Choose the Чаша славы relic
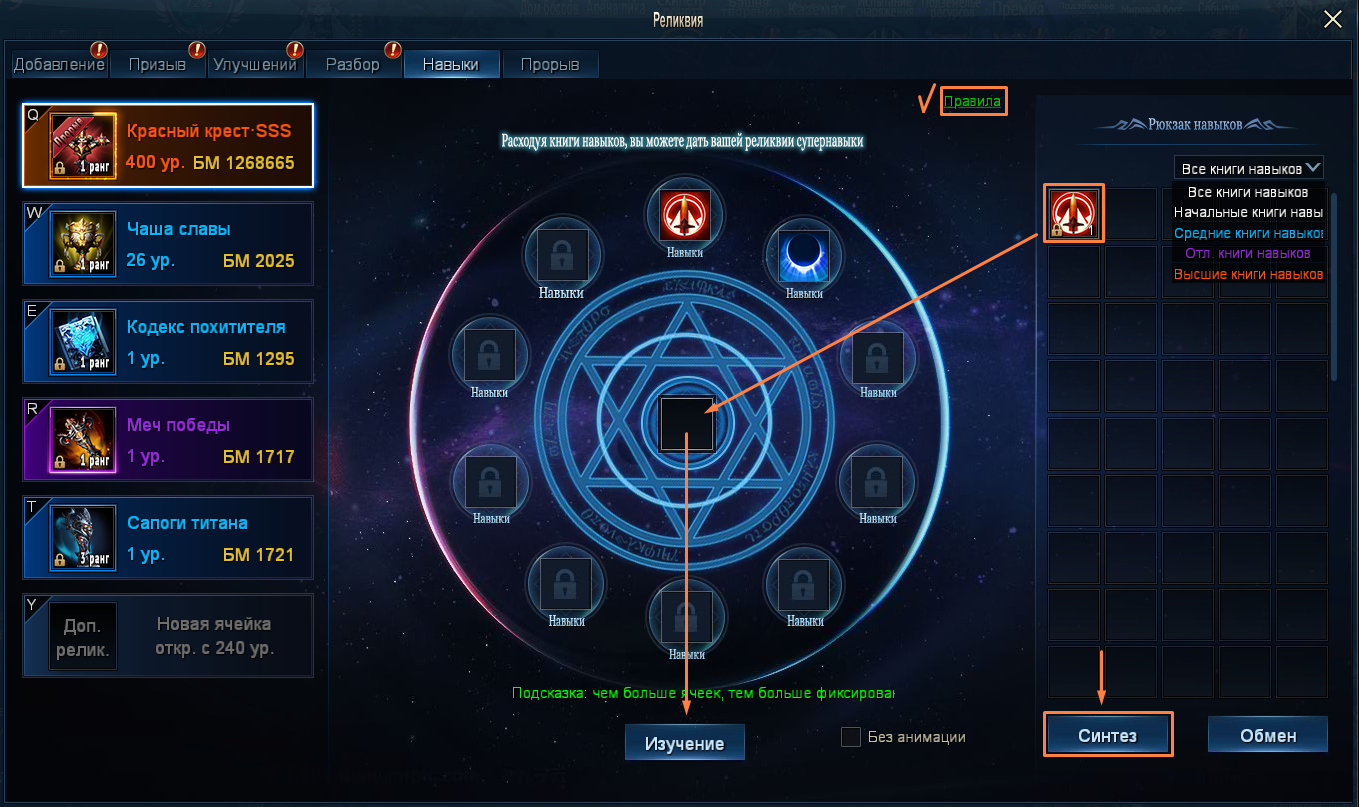 click(x=168, y=244)
